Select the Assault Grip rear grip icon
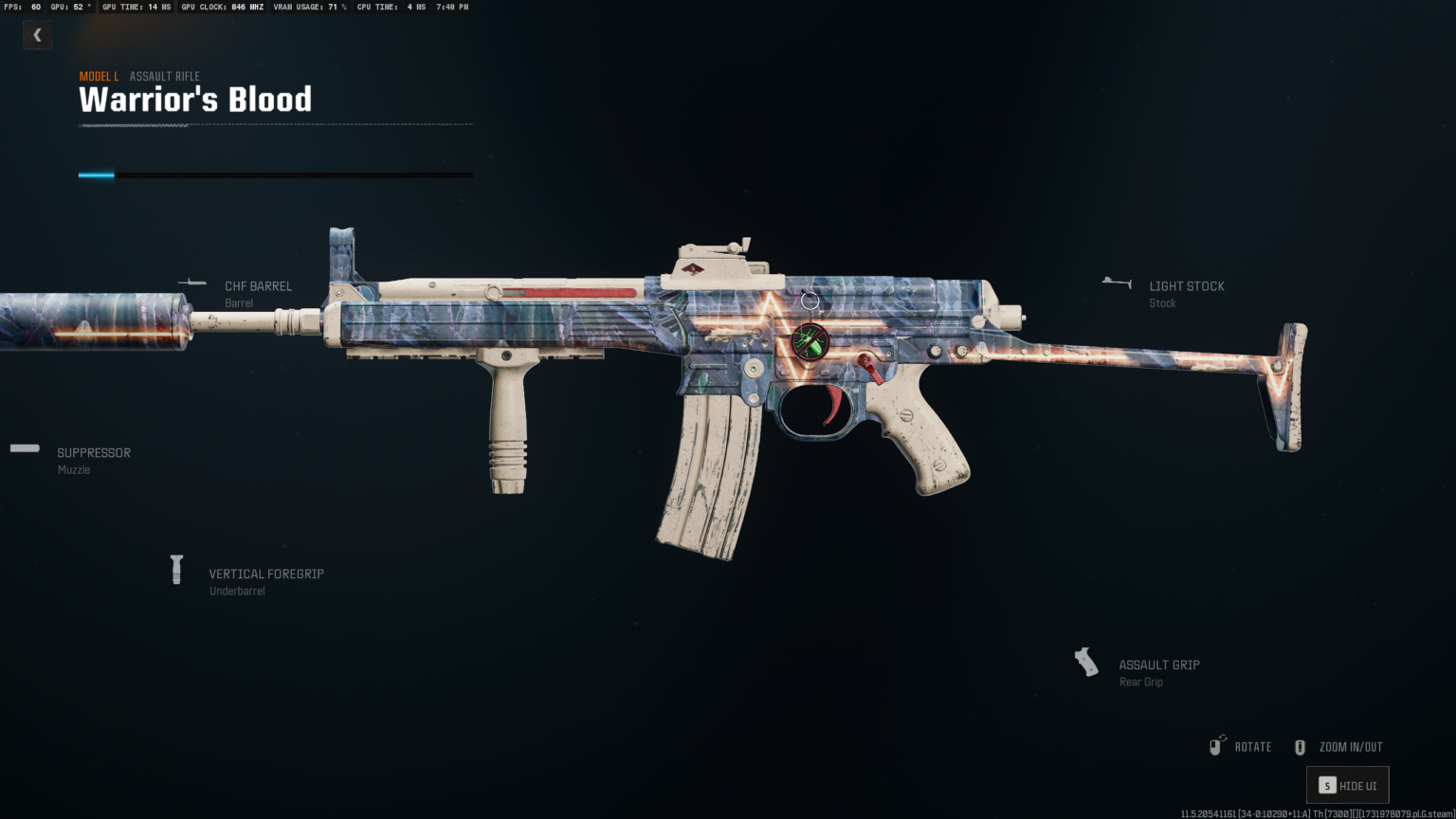The height and width of the screenshot is (819, 1456). pyautogui.click(x=1085, y=661)
